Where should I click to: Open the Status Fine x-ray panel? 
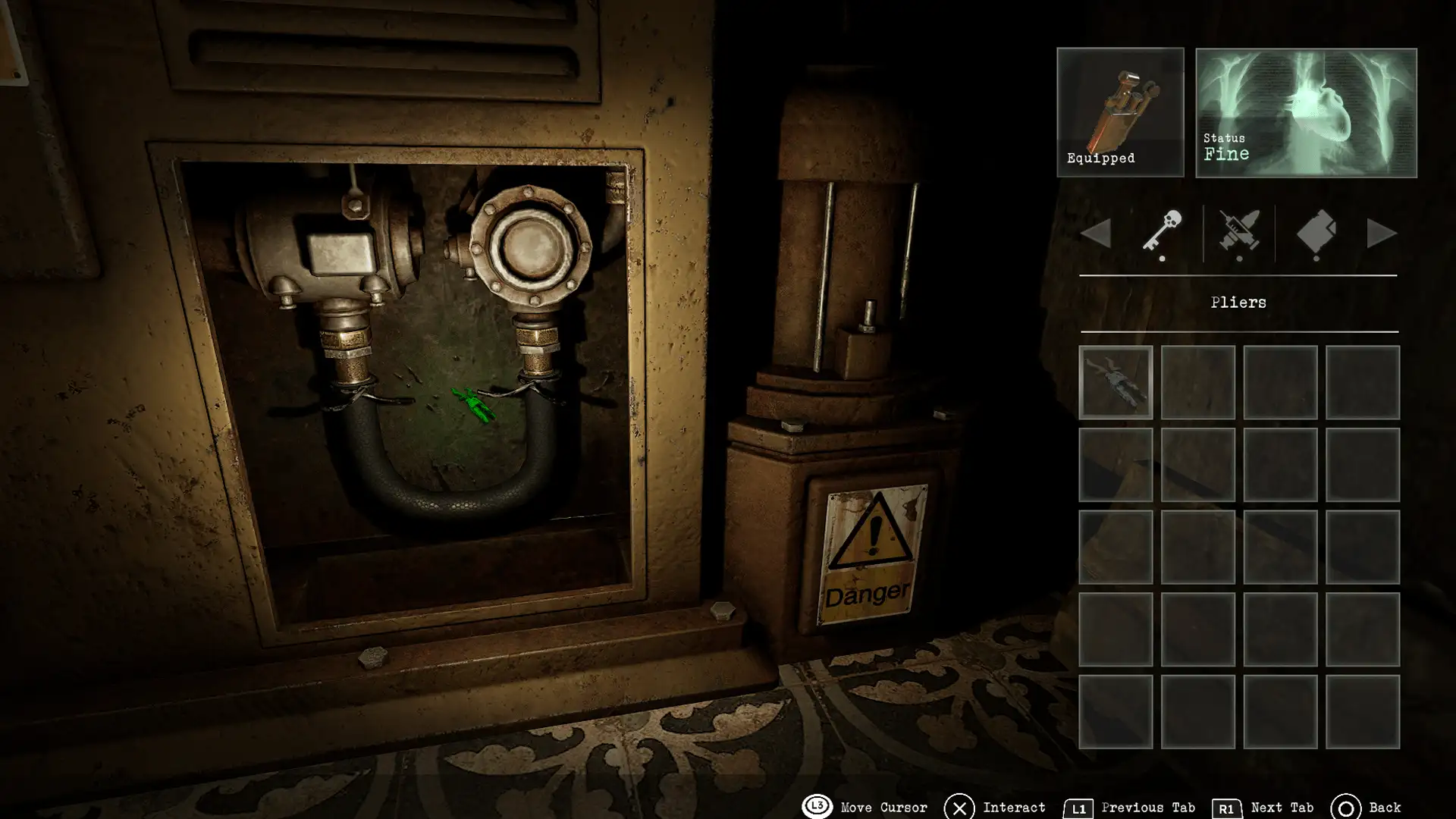click(1306, 112)
